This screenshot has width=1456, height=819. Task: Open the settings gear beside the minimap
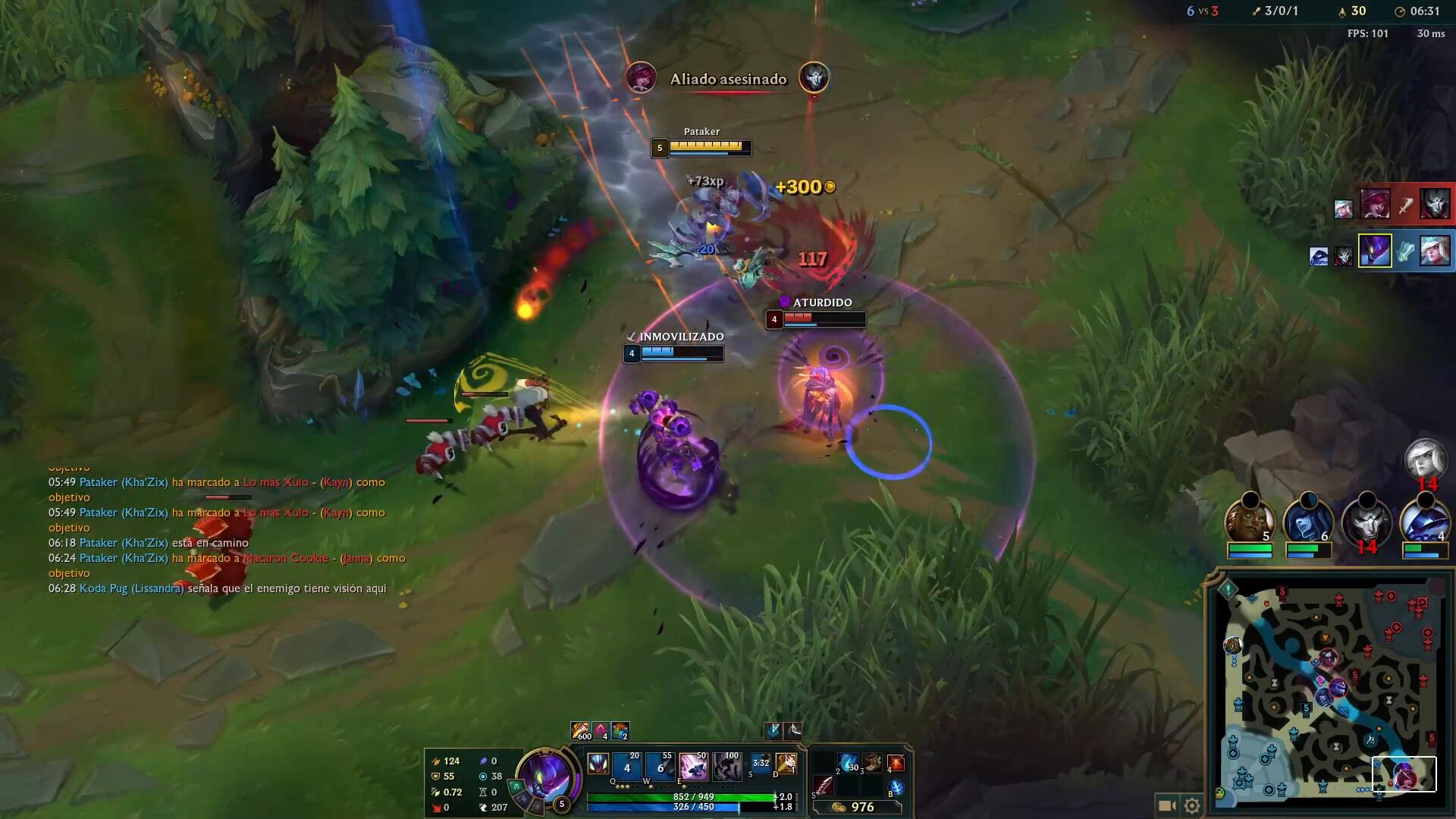click(1192, 805)
